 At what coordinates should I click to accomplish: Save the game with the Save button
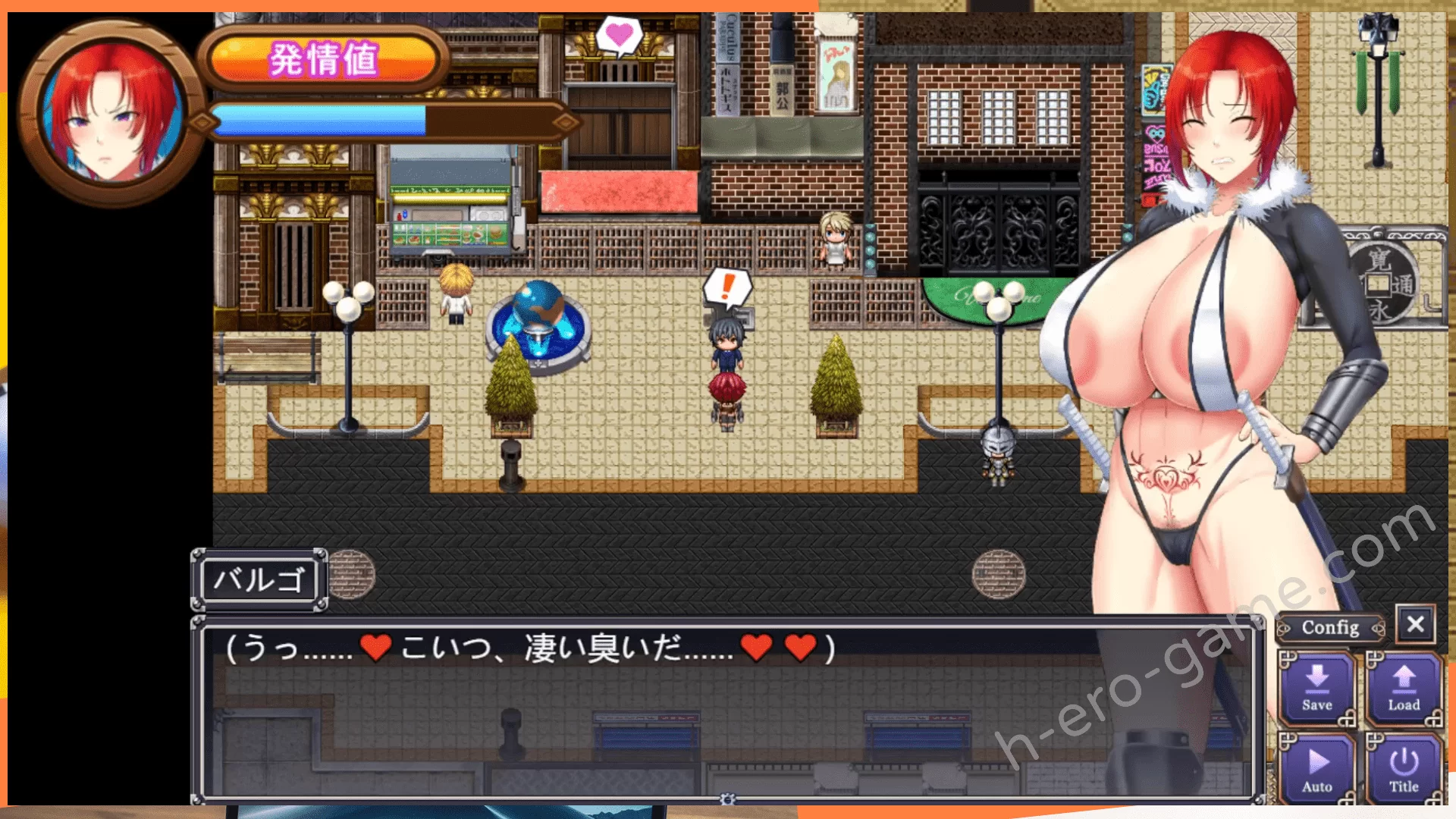(x=1317, y=689)
